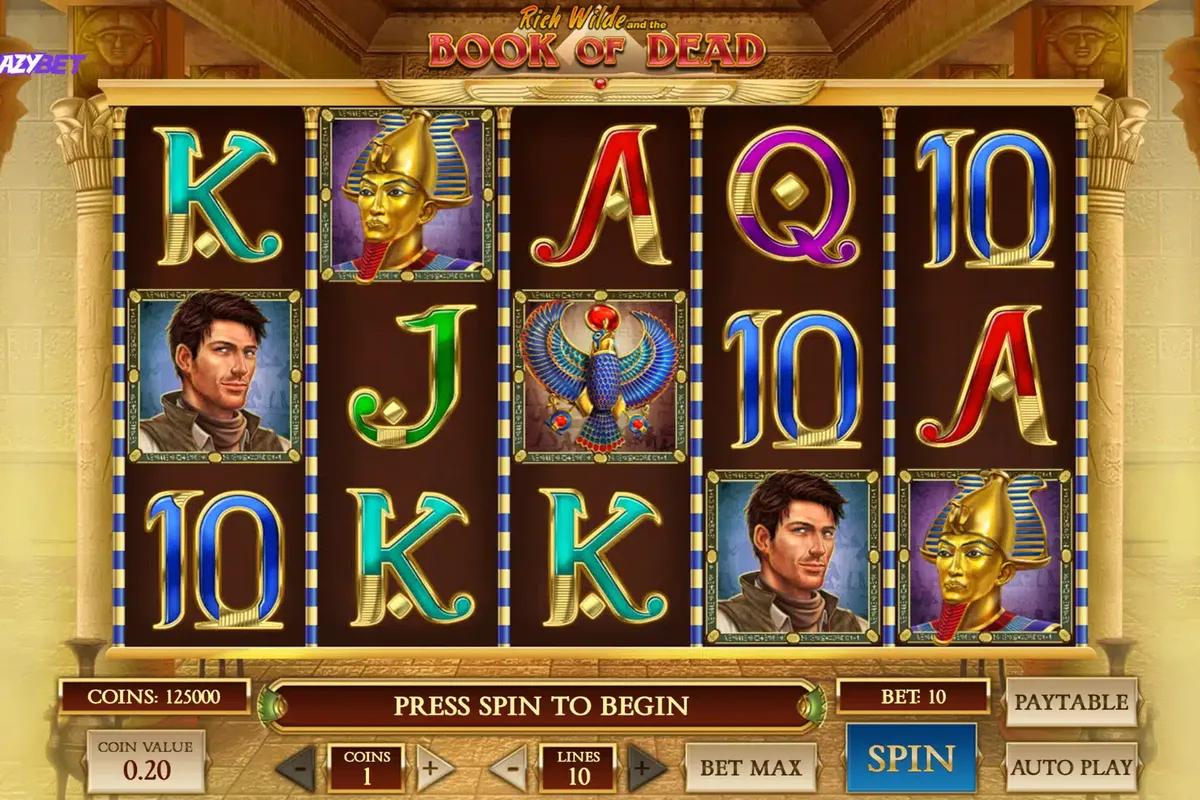Select Bet Max
The width and height of the screenshot is (1200, 800).
click(x=750, y=768)
